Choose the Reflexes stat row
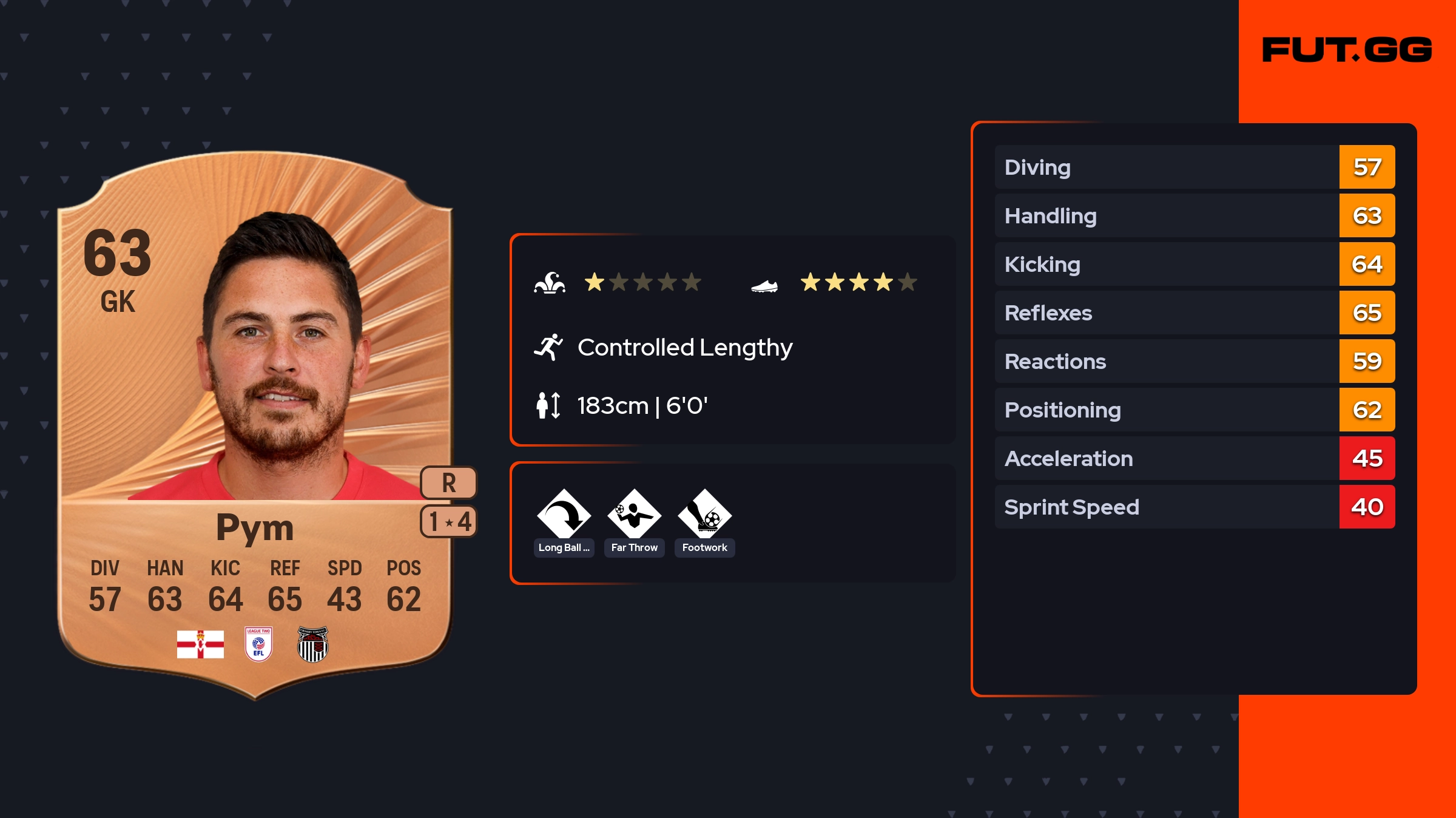 1194,313
